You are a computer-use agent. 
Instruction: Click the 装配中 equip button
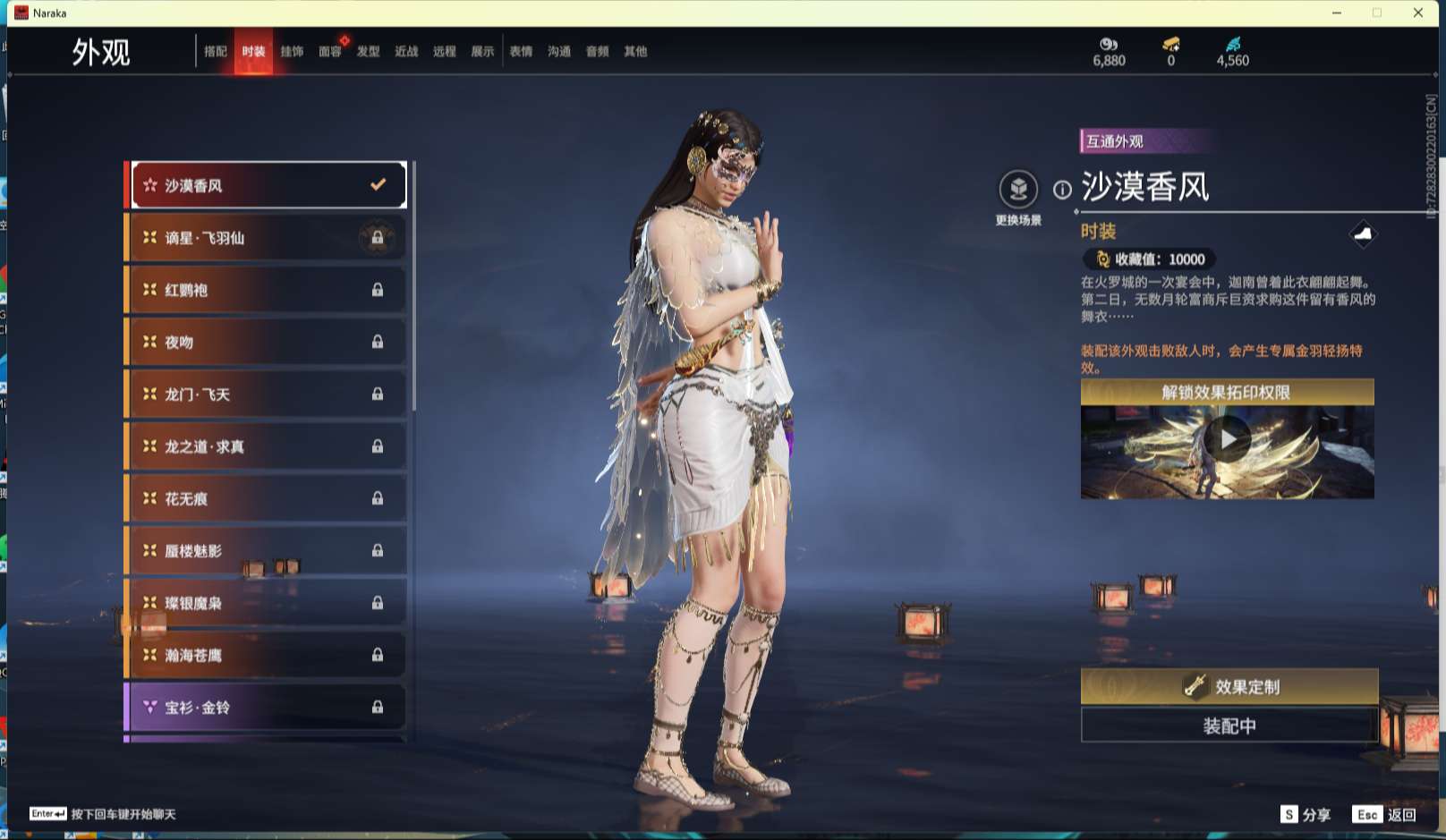[1229, 725]
